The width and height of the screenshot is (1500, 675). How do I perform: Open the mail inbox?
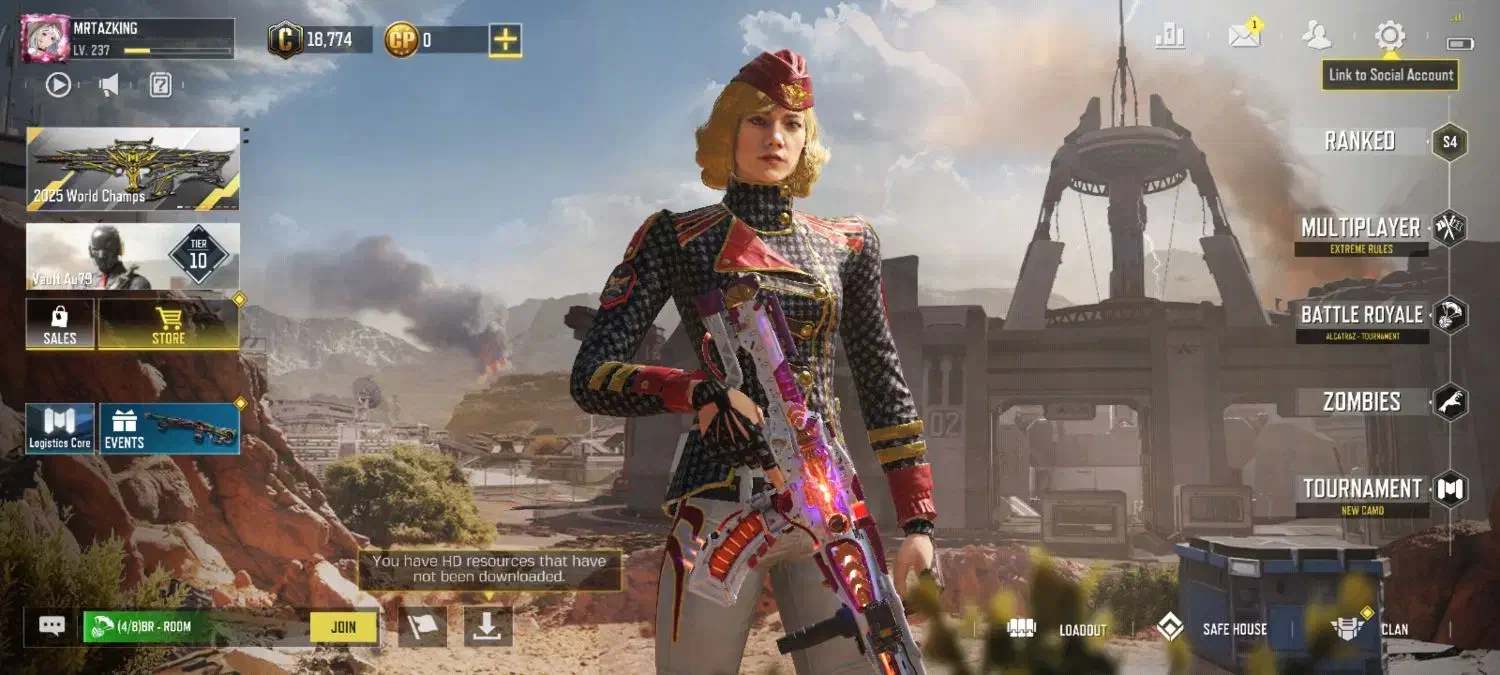coord(1244,36)
